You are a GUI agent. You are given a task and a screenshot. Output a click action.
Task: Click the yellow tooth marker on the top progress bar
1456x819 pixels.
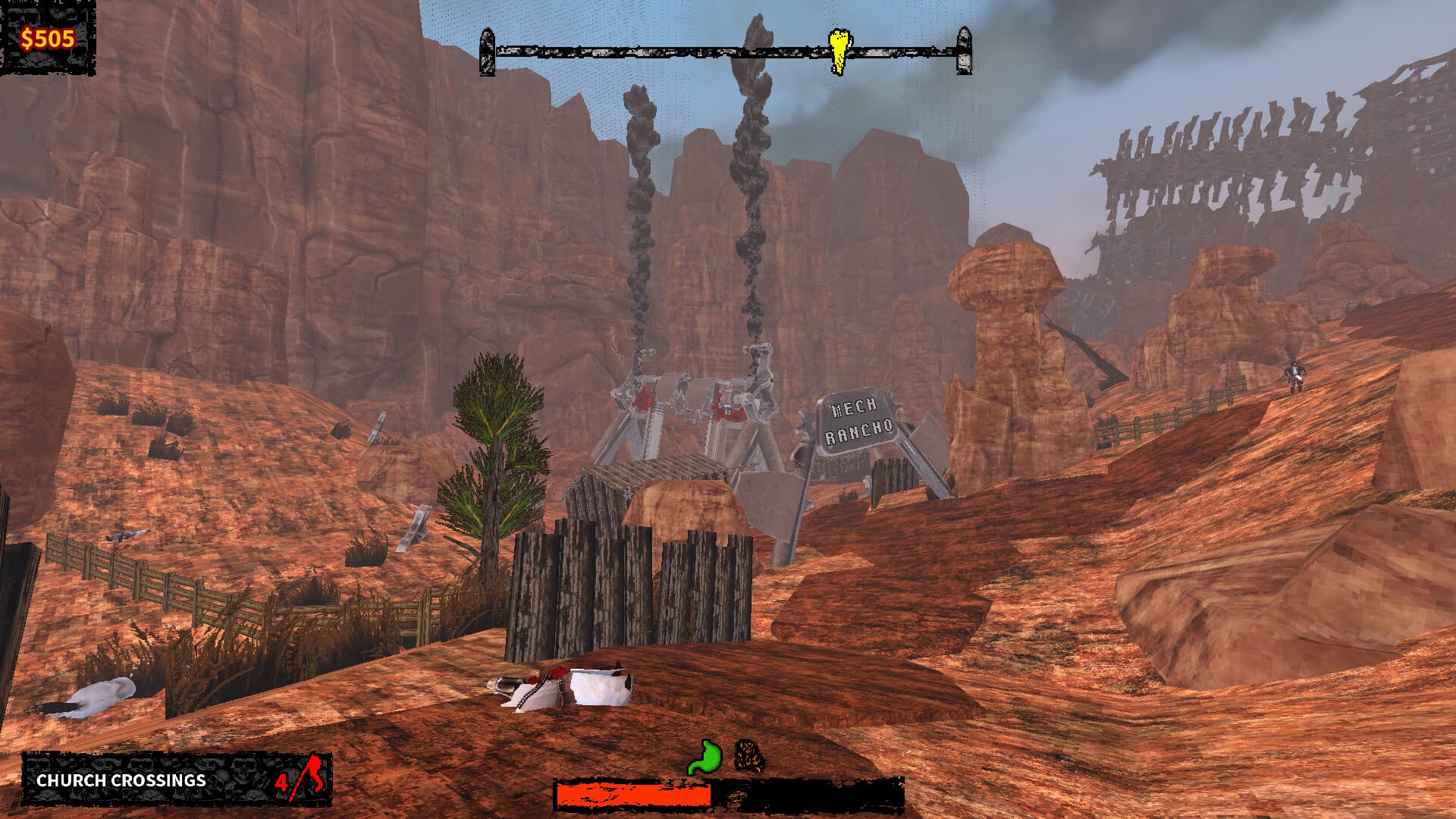(x=838, y=52)
